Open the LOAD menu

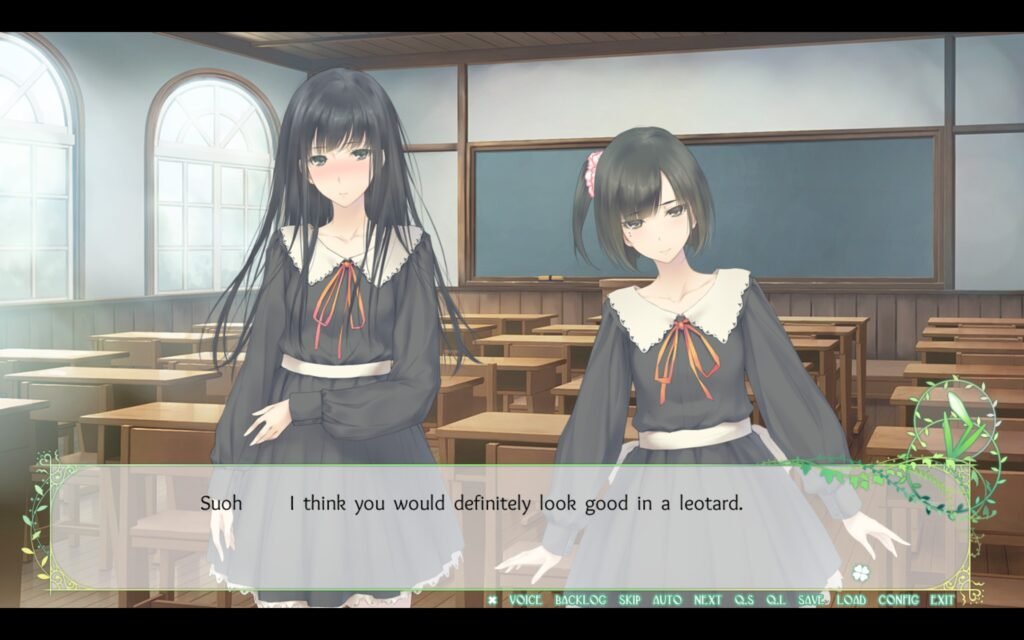coord(851,600)
